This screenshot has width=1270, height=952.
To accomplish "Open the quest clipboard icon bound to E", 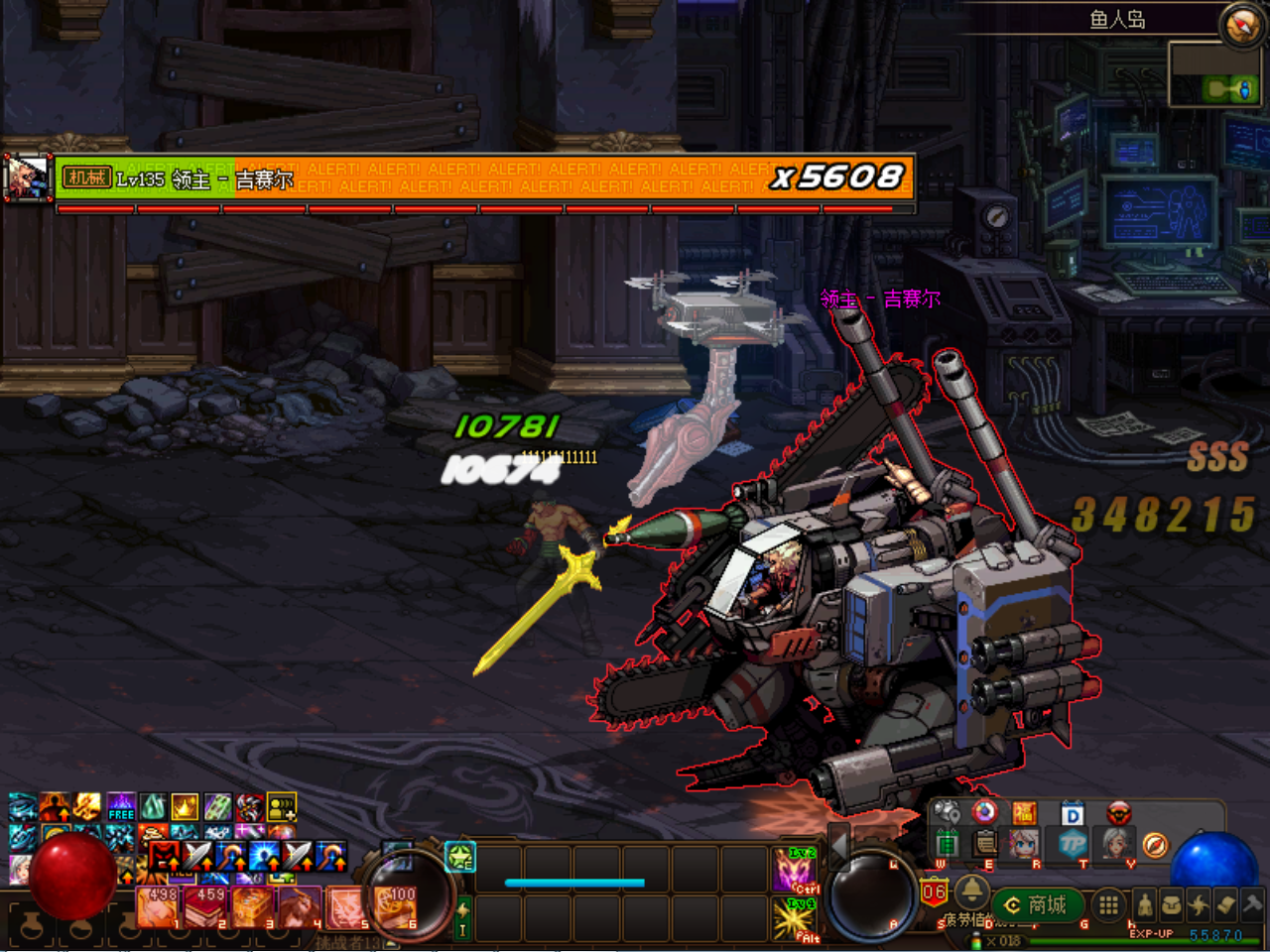I will 985,843.
